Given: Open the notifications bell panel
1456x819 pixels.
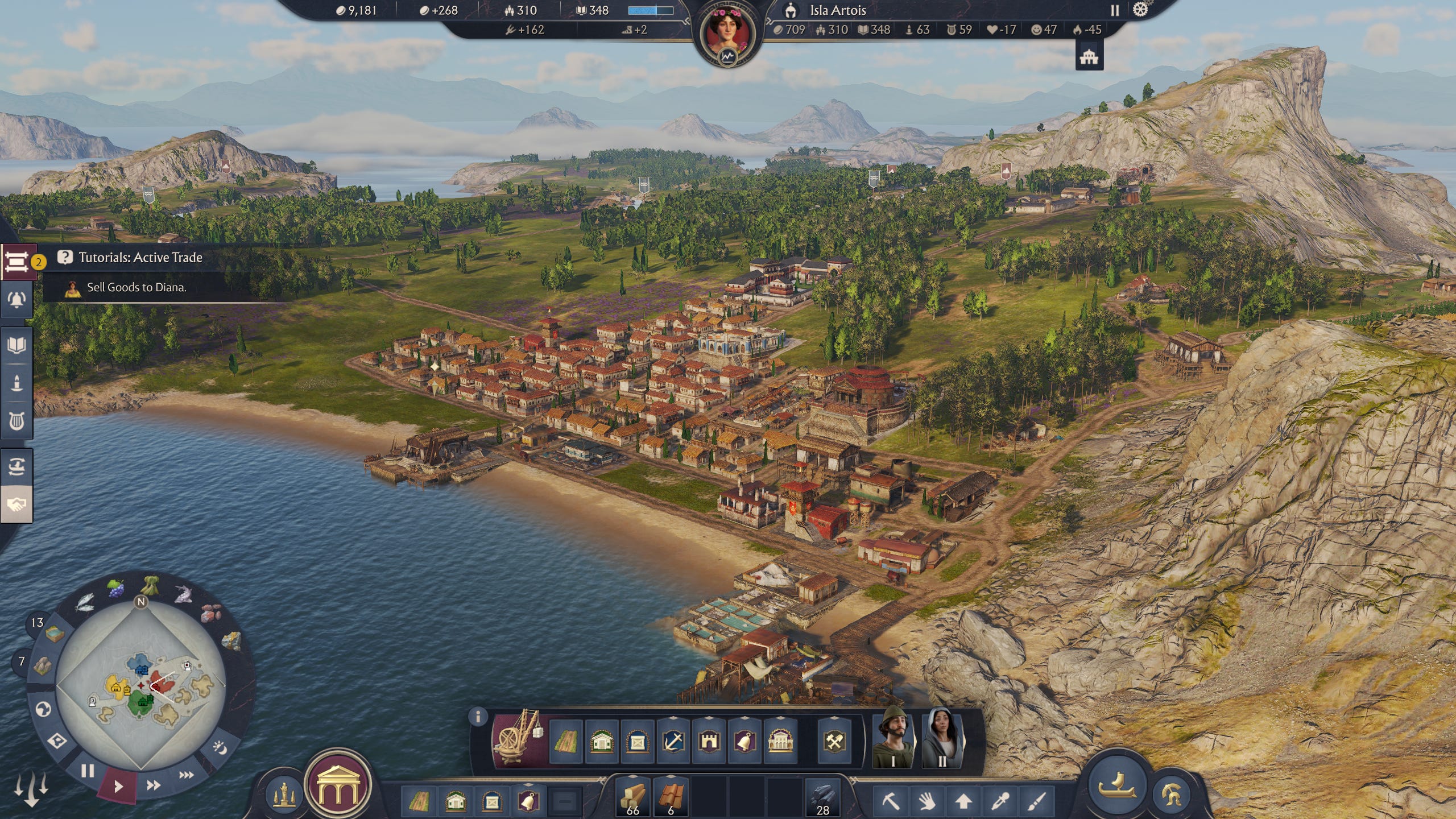Looking at the screenshot, I should click(x=16, y=300).
